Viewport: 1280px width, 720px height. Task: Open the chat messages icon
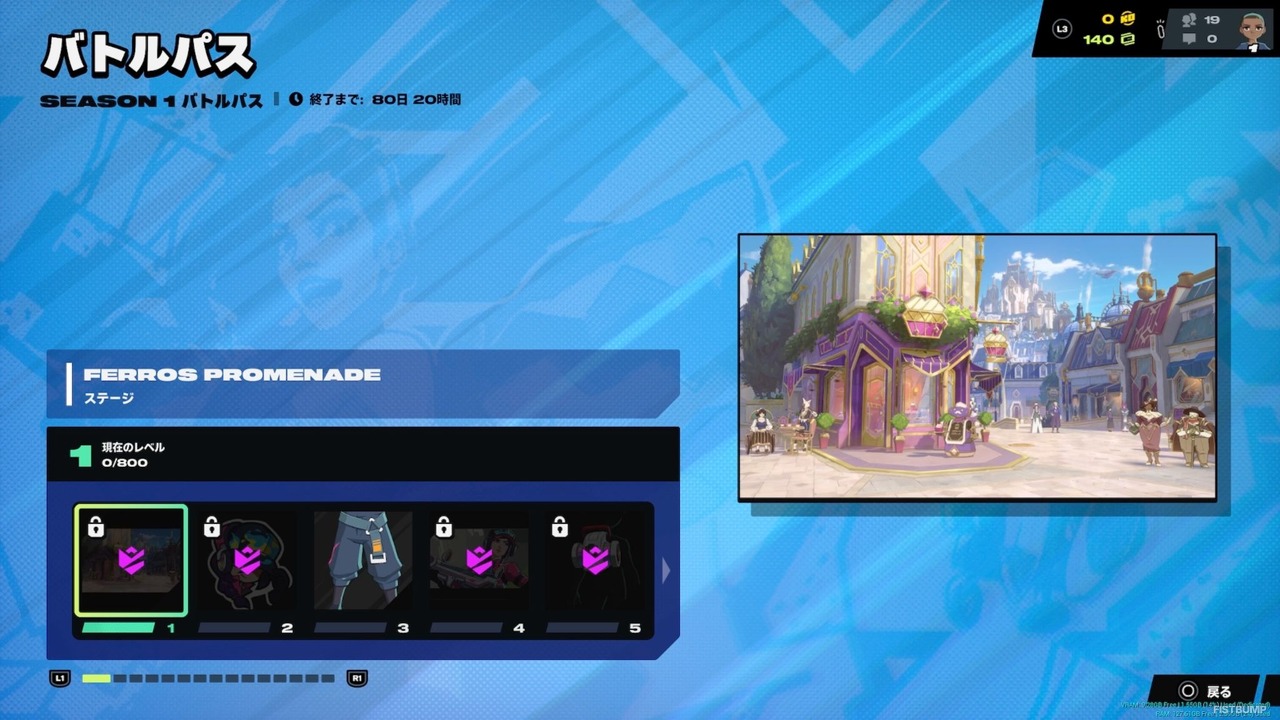click(x=1190, y=39)
